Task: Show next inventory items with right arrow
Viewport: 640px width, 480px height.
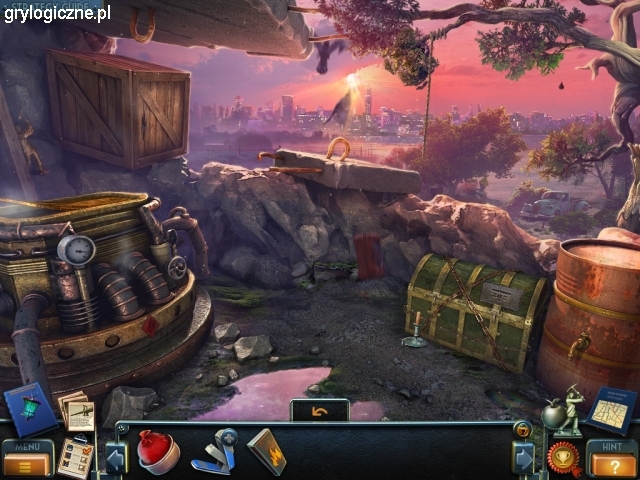Action: [x=524, y=457]
